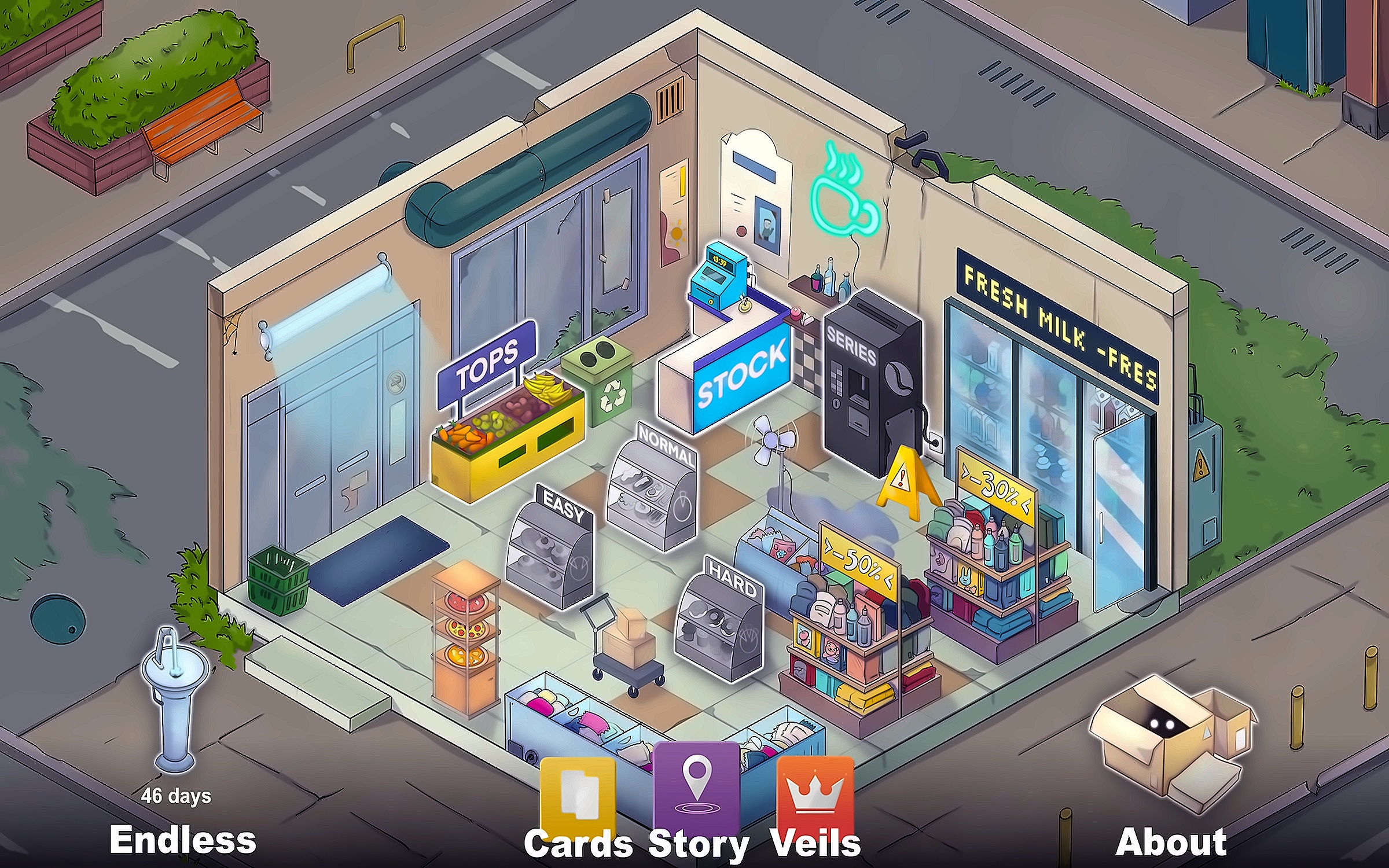1389x868 pixels.
Task: Open the About cardboard box
Action: point(1169,741)
